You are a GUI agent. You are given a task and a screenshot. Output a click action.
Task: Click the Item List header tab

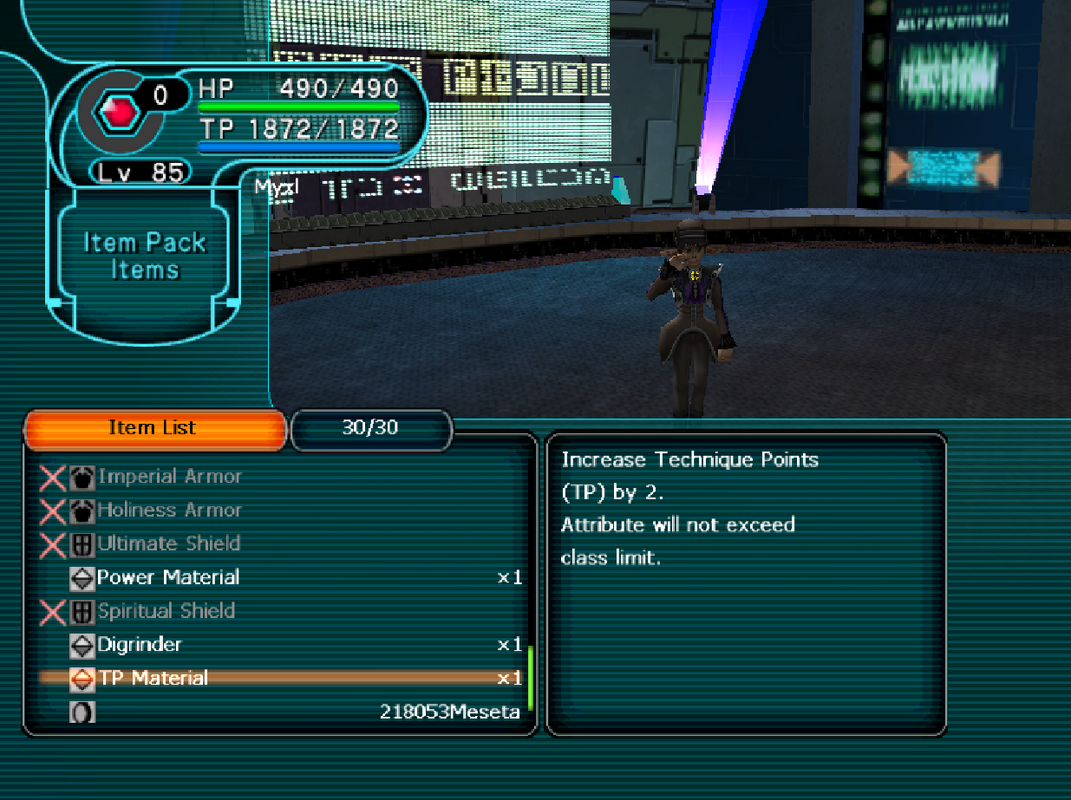point(153,428)
